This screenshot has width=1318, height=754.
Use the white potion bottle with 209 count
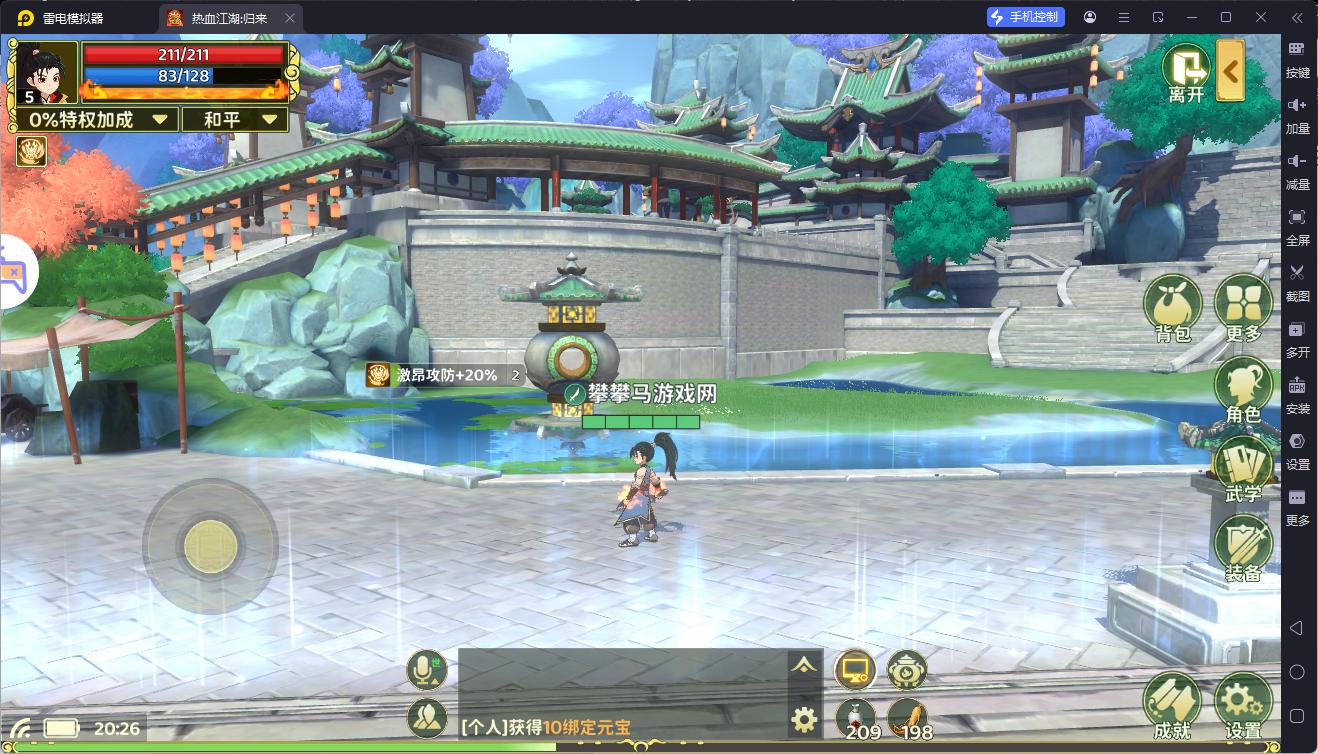coord(855,718)
